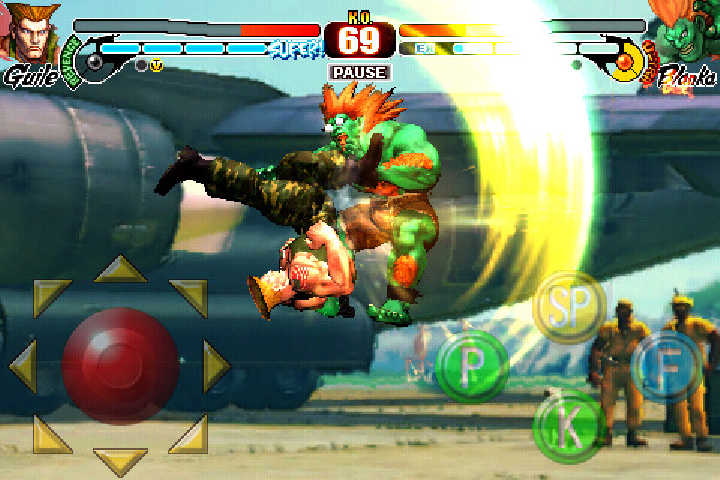Pause the match with the PAUSE button
The width and height of the screenshot is (720, 480).
[x=359, y=73]
